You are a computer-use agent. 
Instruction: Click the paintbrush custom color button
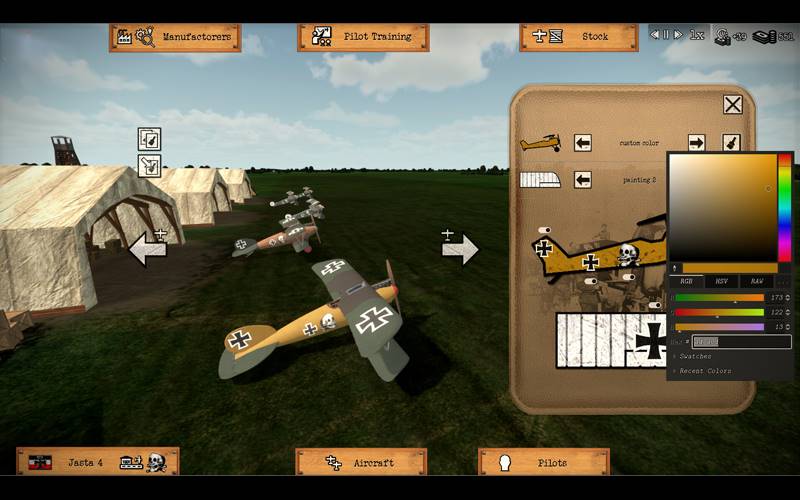coord(731,143)
